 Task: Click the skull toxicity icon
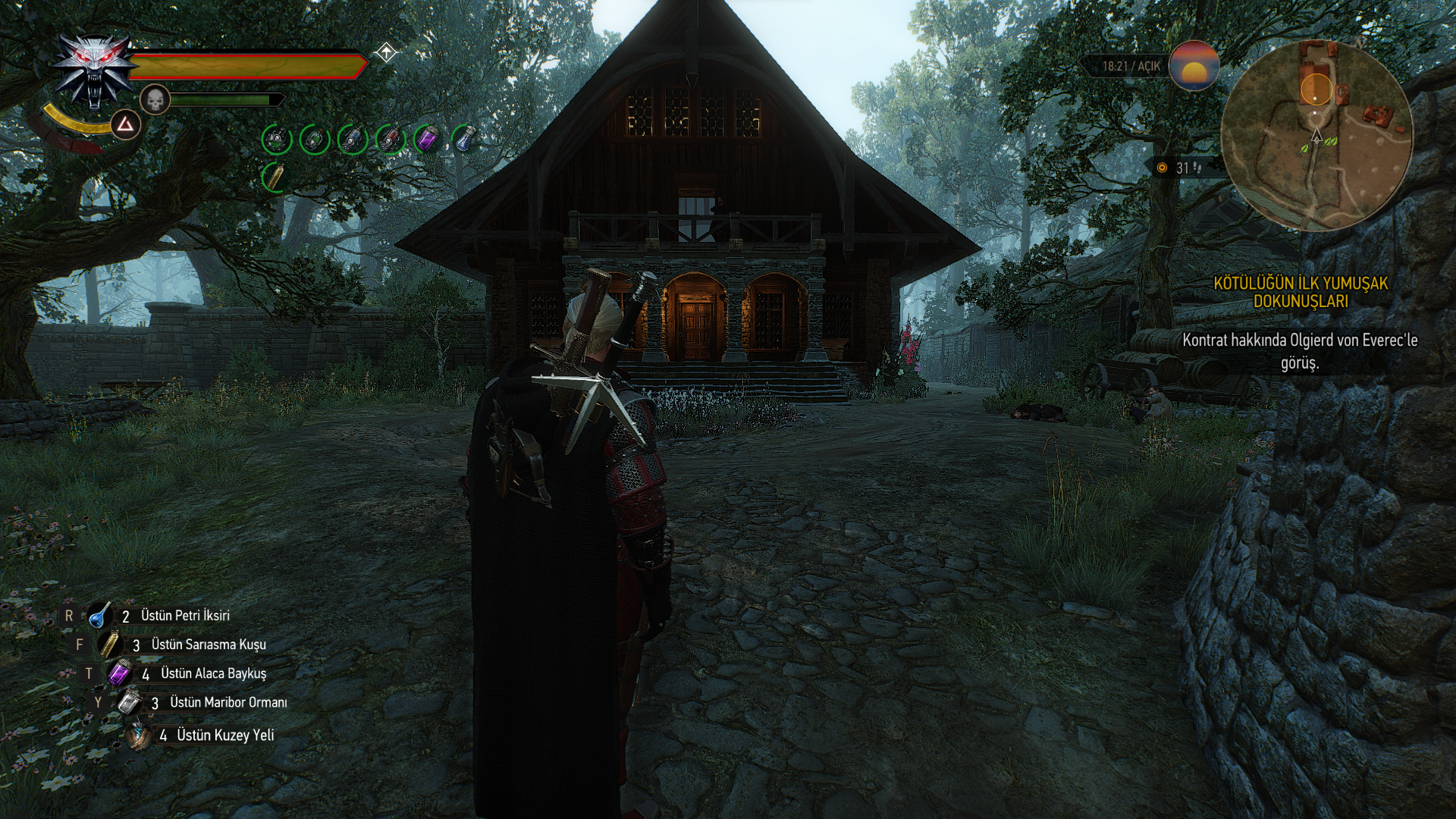pyautogui.click(x=154, y=99)
